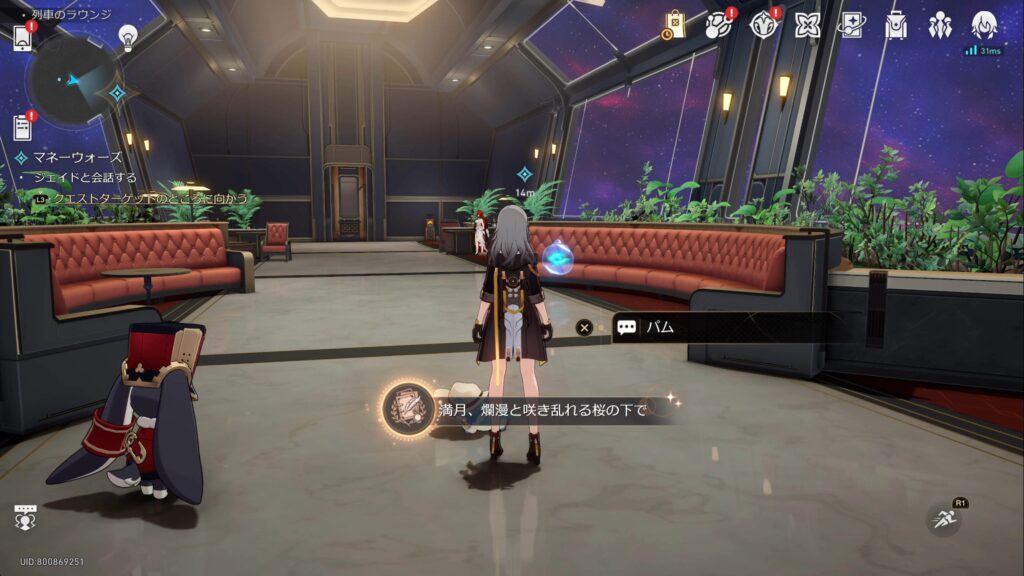This screenshot has width=1024, height=576.
Task: Open the team lineup icon
Action: tap(940, 26)
